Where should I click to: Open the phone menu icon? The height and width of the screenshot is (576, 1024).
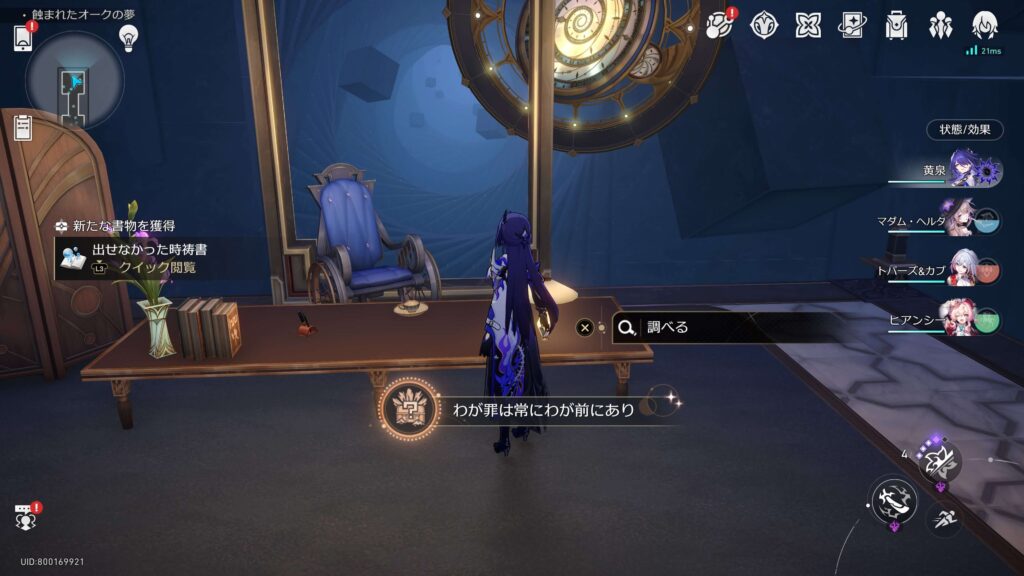tap(23, 38)
